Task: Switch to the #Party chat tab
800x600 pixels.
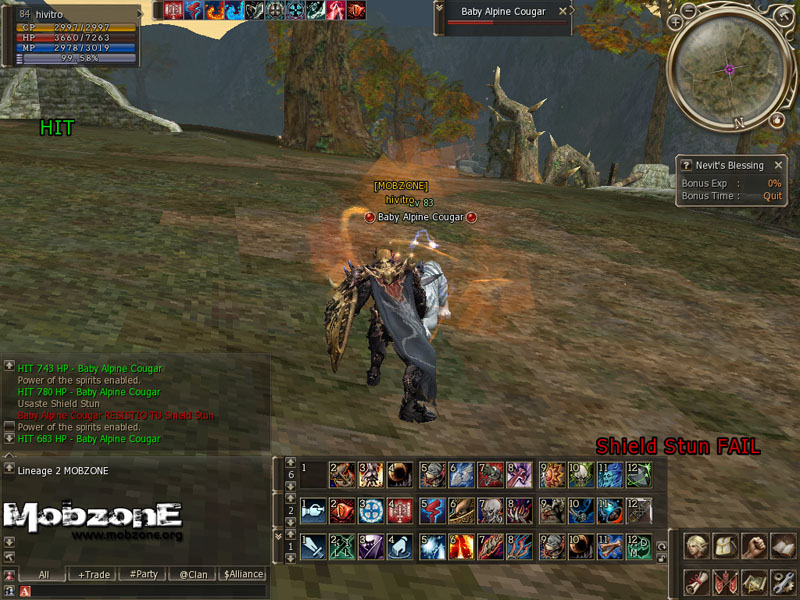Action: coord(146,574)
